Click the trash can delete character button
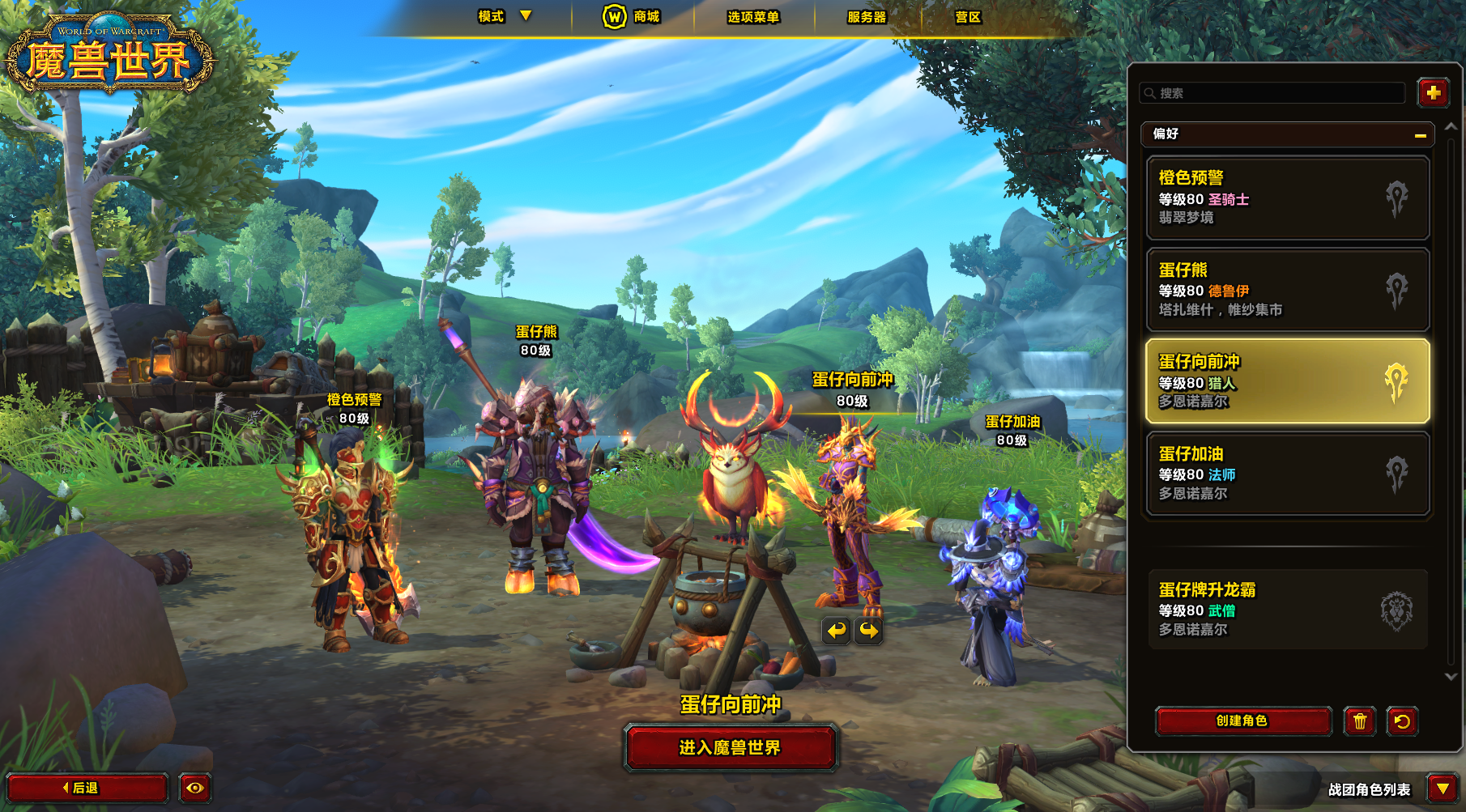Viewport: 1466px width, 812px height. click(1360, 721)
